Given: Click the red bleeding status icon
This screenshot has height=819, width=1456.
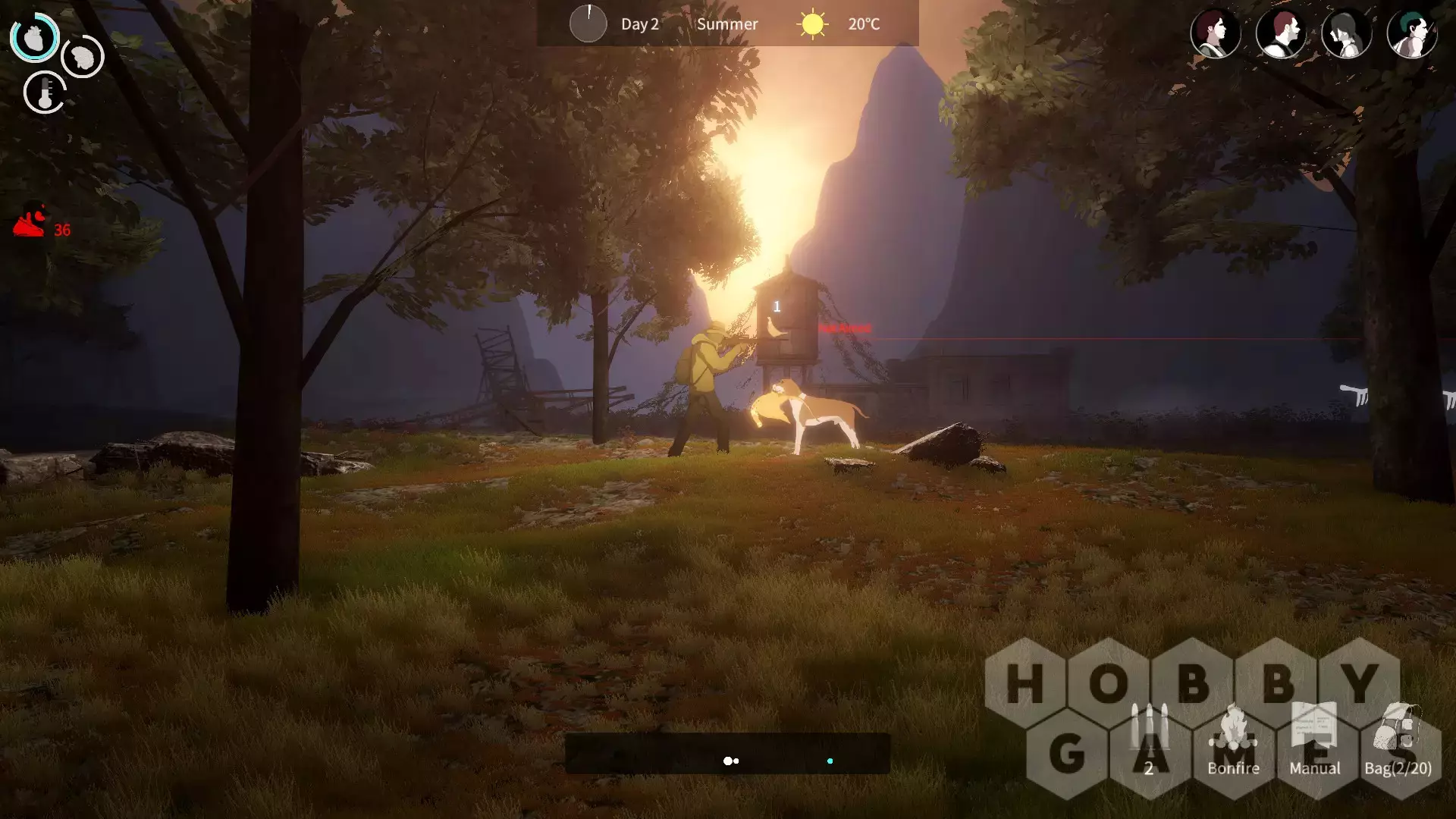Looking at the screenshot, I should click(x=30, y=221).
